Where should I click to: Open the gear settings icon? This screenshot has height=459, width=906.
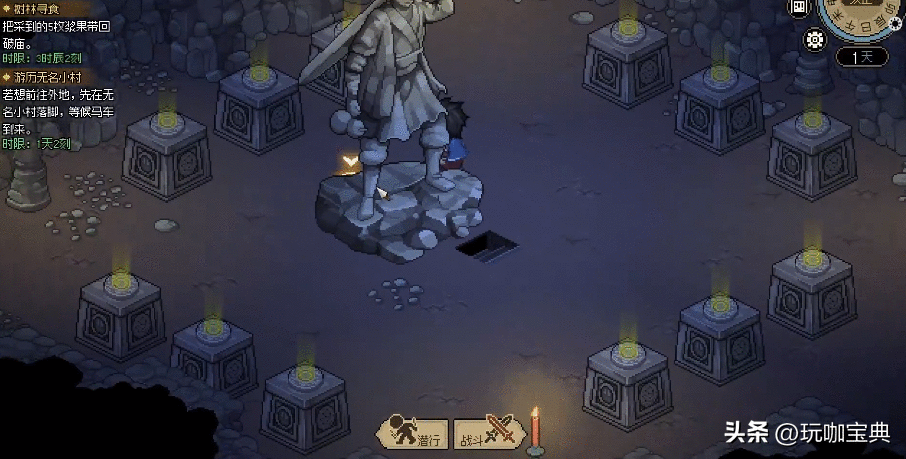pyautogui.click(x=814, y=41)
